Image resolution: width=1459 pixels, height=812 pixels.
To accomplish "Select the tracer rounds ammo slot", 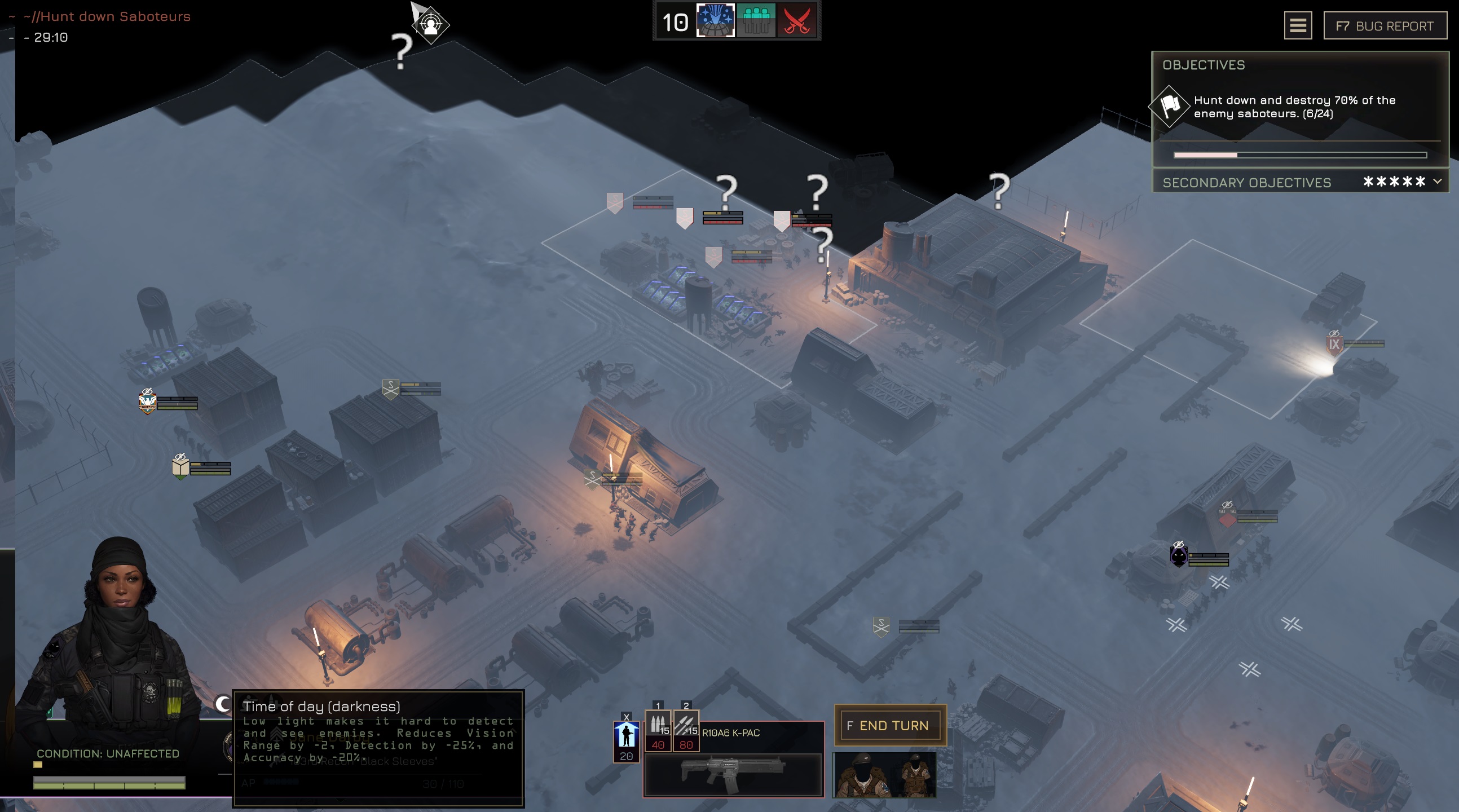I will pyautogui.click(x=685, y=725).
